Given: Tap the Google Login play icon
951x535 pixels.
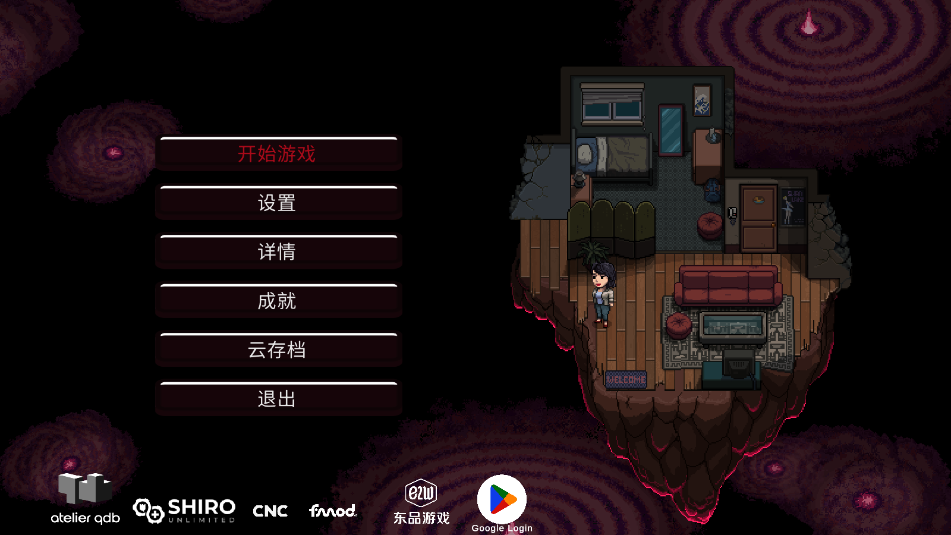Looking at the screenshot, I should pyautogui.click(x=501, y=499).
